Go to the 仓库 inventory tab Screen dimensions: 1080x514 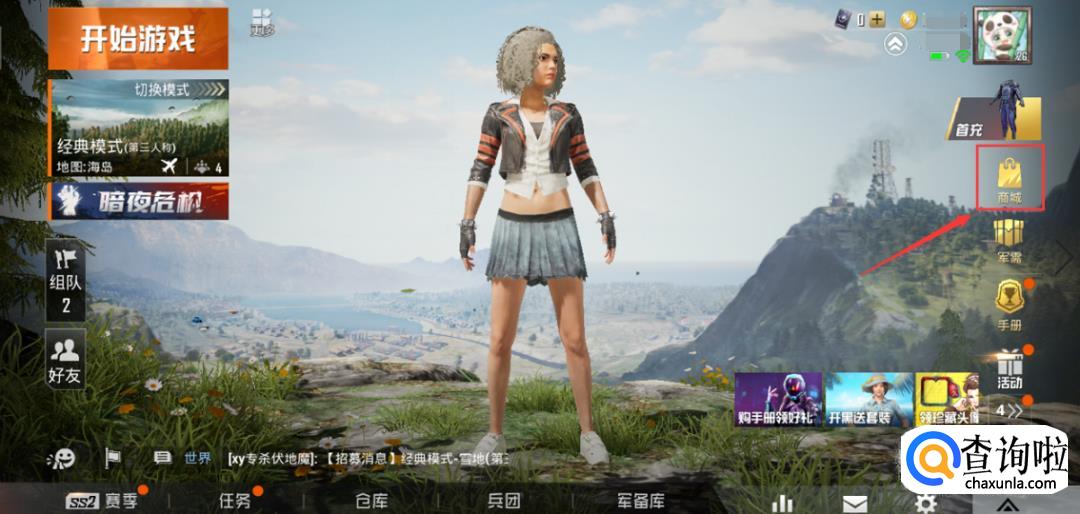(371, 500)
